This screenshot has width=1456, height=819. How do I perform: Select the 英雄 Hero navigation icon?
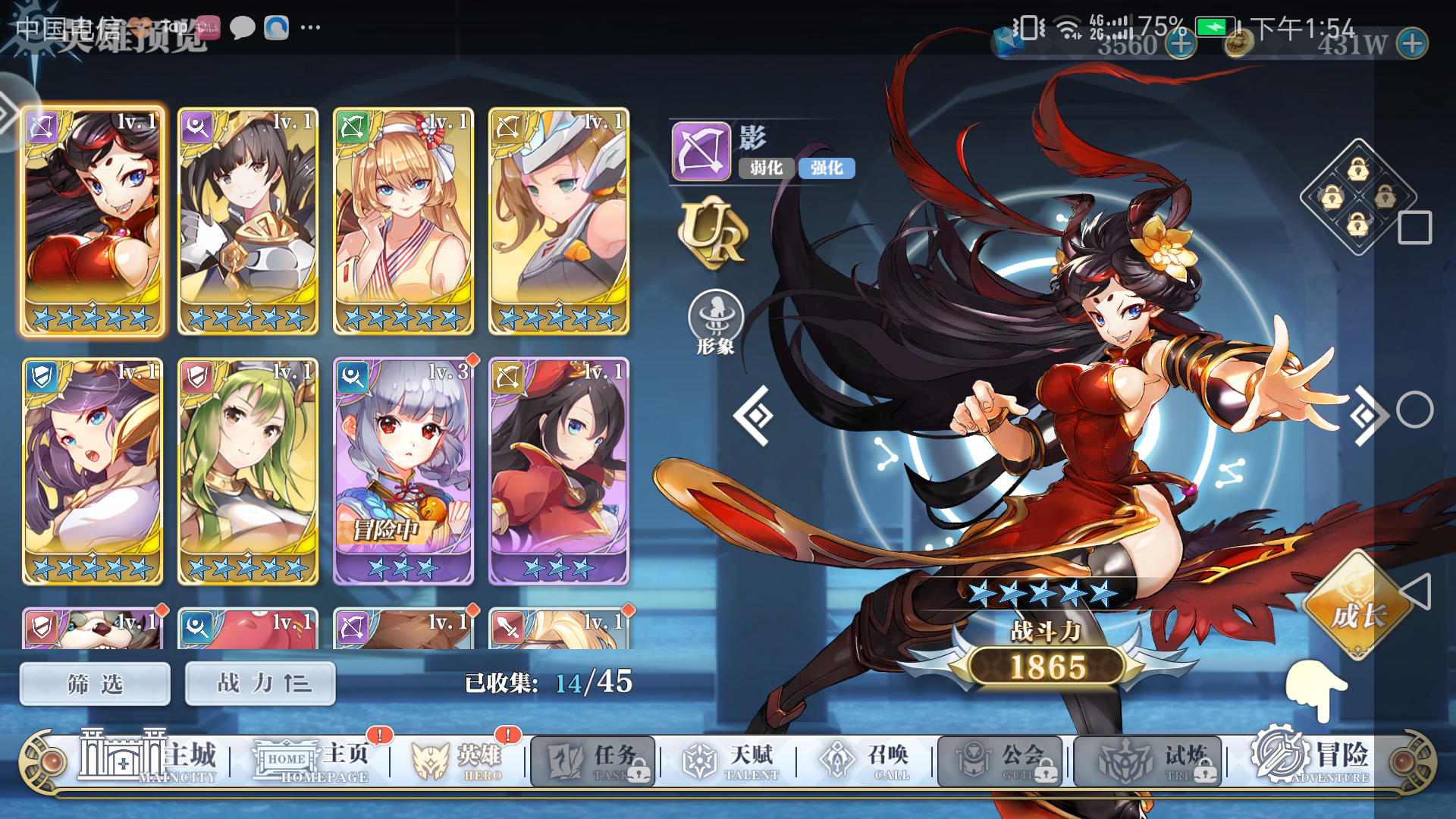pos(432,762)
